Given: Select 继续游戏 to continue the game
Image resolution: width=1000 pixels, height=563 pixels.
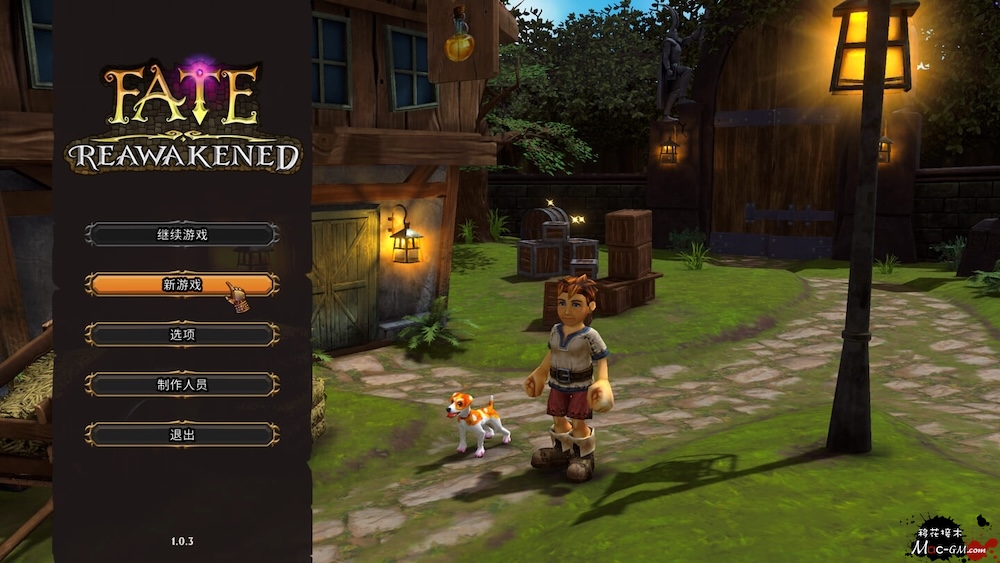Looking at the screenshot, I should pos(182,235).
